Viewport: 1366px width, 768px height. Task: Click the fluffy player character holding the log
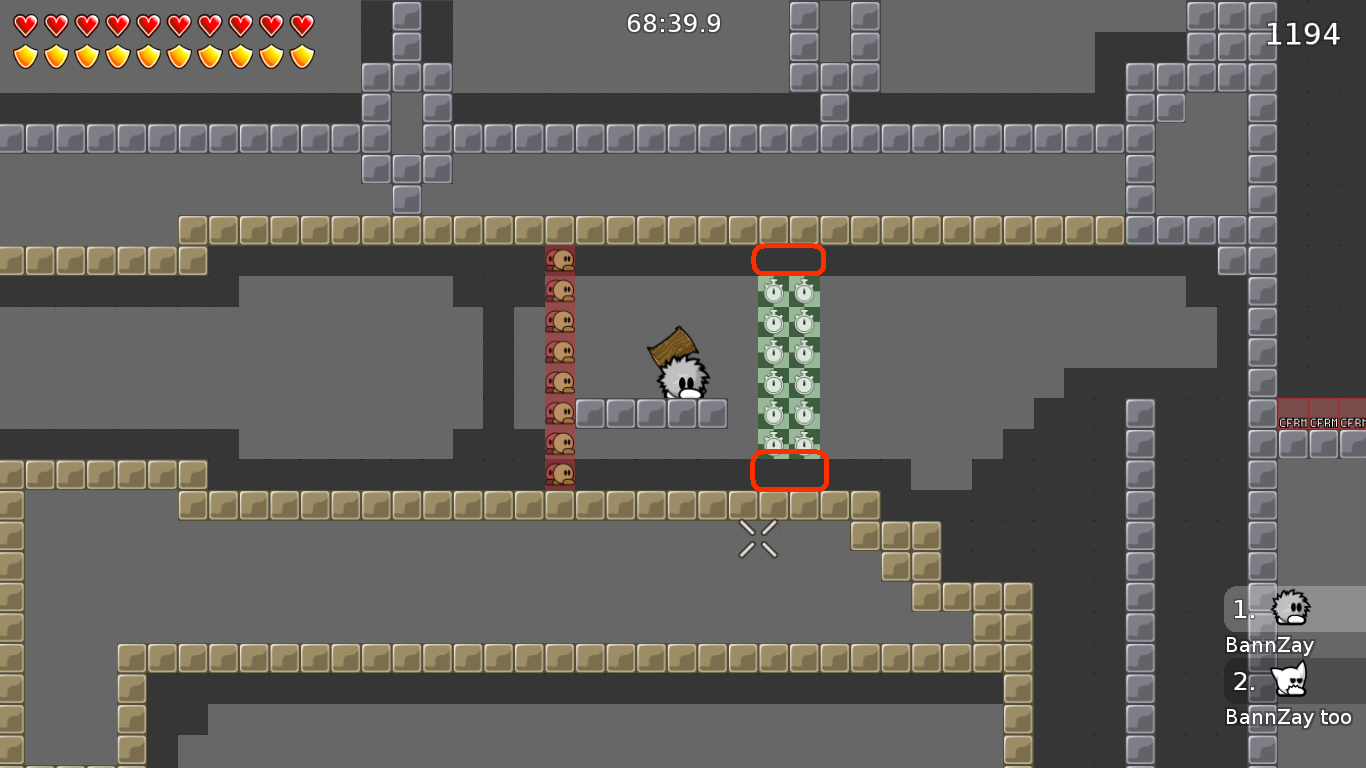coord(683,383)
